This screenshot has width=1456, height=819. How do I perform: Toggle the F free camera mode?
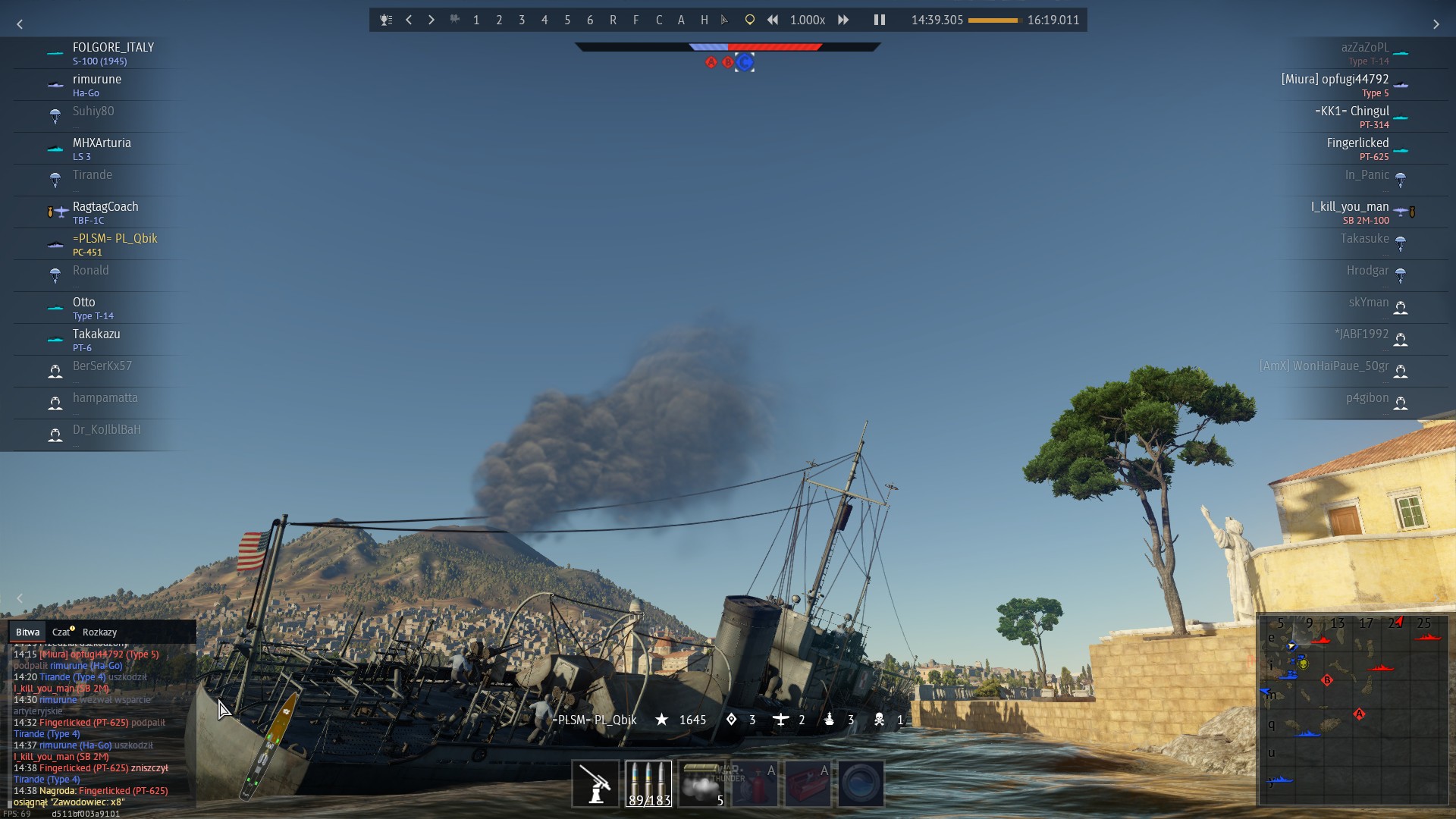635,20
